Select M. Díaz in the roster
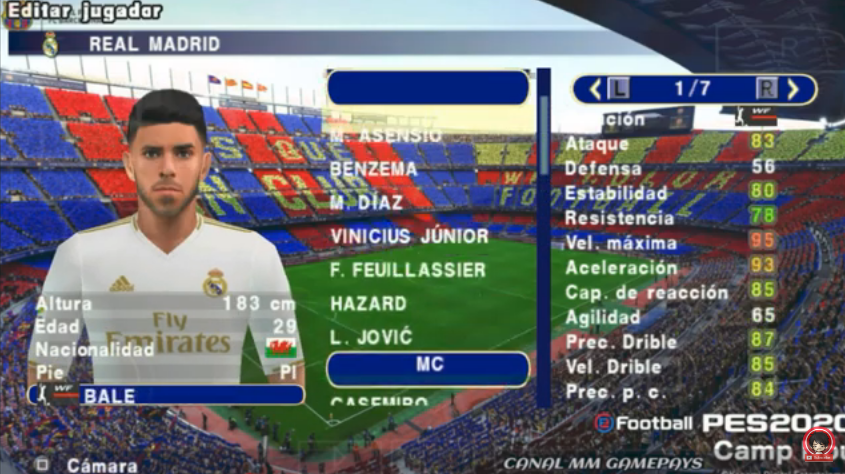This screenshot has width=845, height=474. 367,202
